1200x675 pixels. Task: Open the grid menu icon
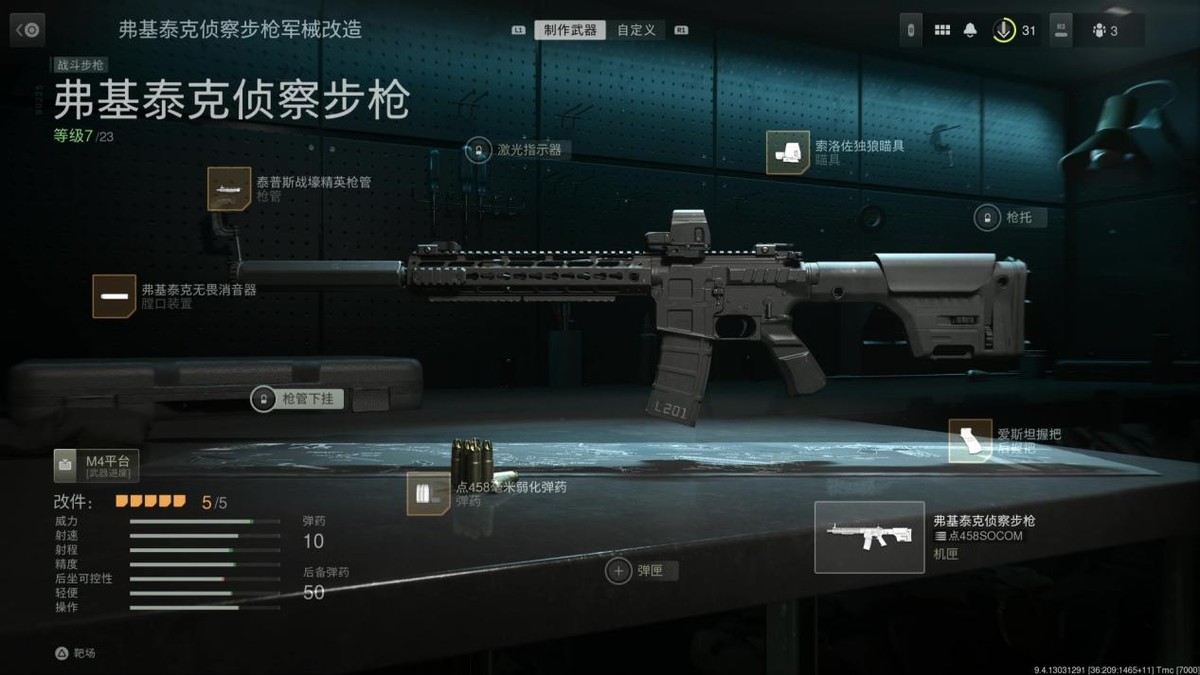pos(942,30)
